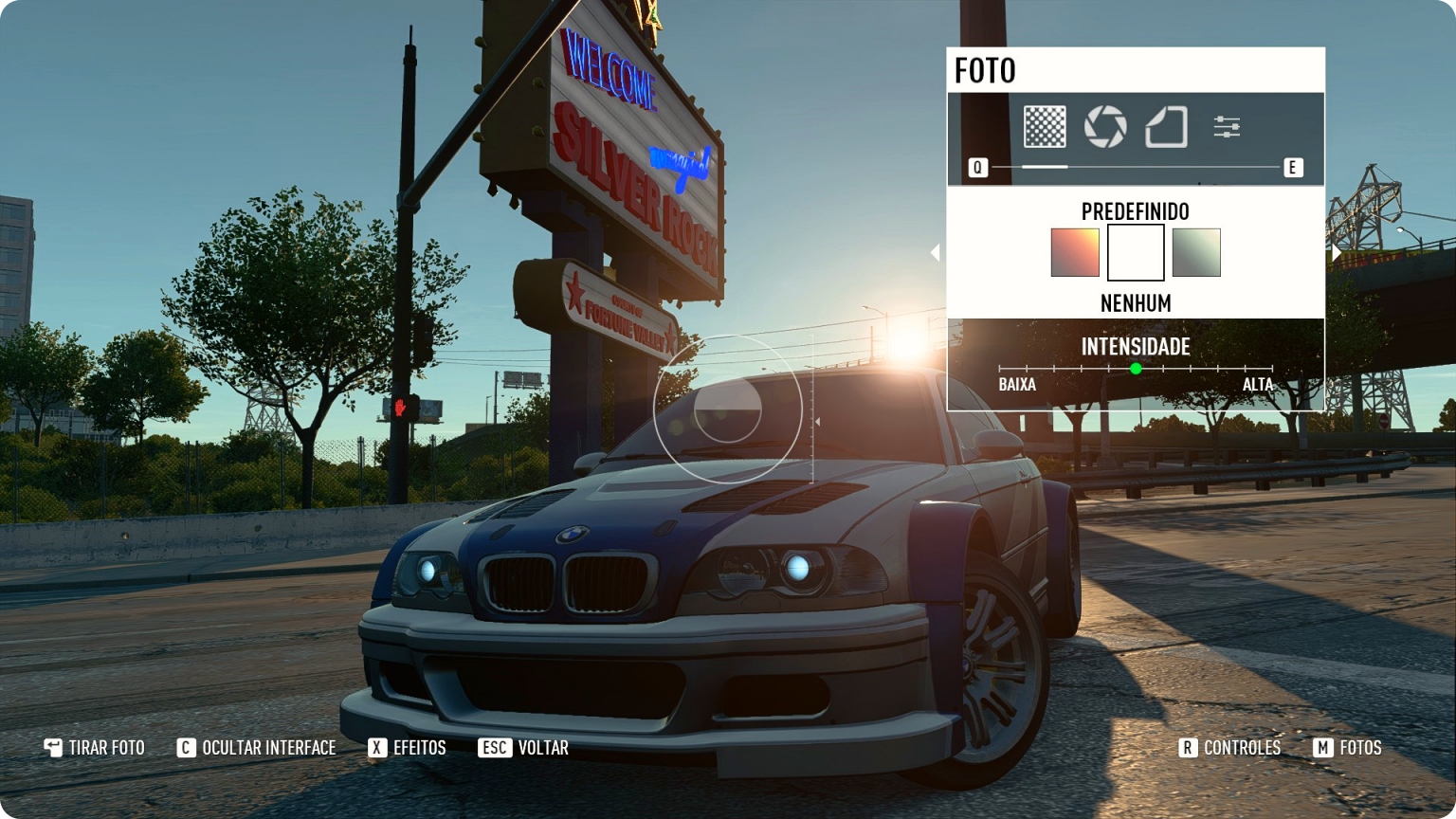Select the checkered filter tab icon
1456x819 pixels.
1045,127
